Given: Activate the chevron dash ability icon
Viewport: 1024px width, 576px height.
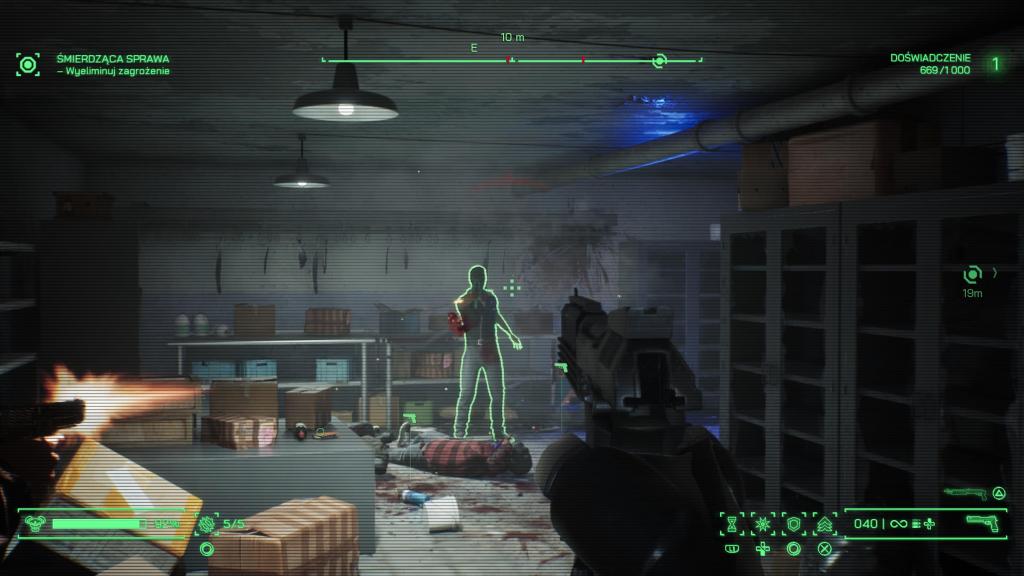Looking at the screenshot, I should pyautogui.click(x=825, y=523).
